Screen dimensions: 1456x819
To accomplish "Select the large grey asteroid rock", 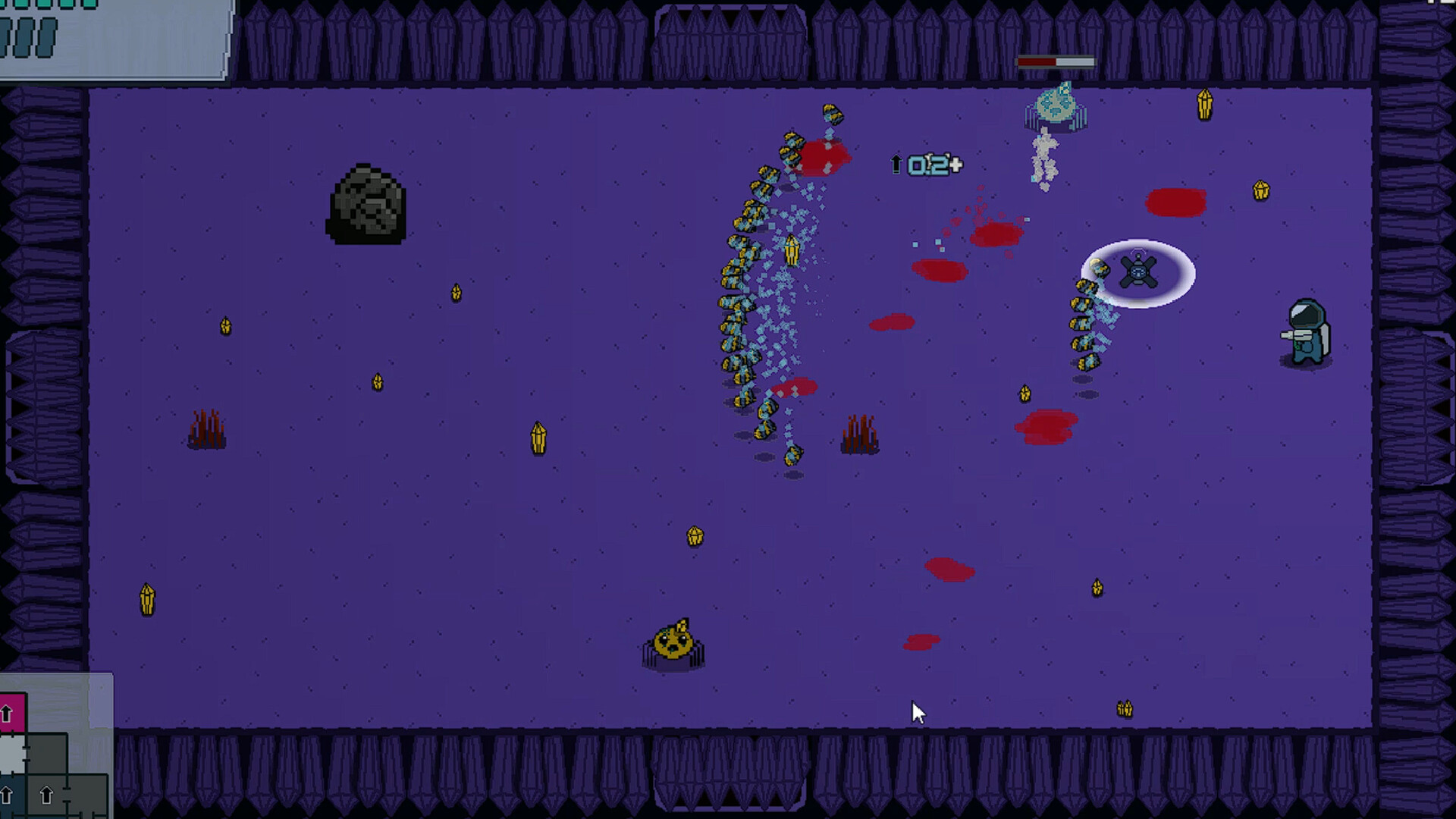I will pyautogui.click(x=369, y=203).
